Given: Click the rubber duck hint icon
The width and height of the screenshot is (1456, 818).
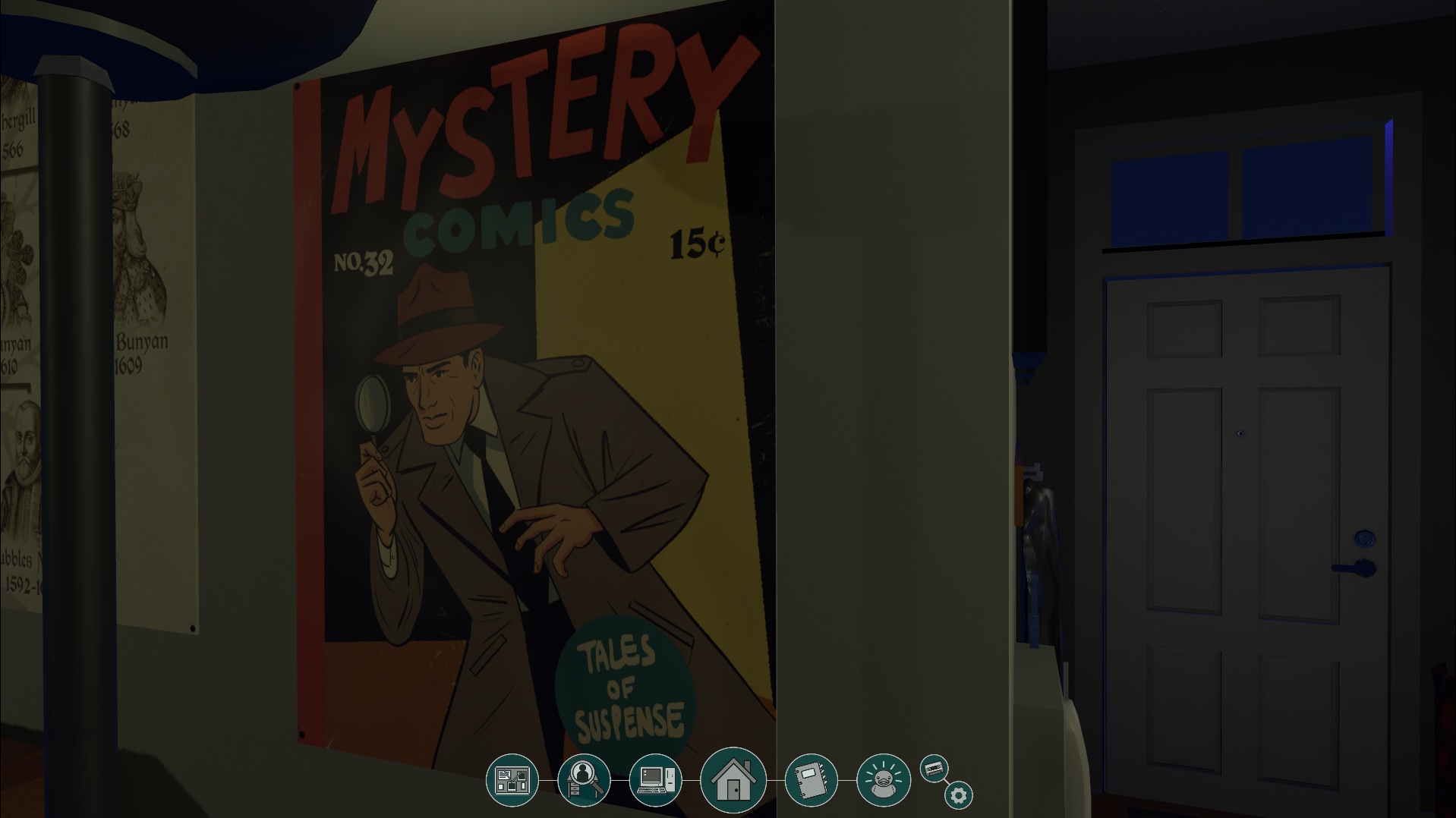Looking at the screenshot, I should (883, 779).
